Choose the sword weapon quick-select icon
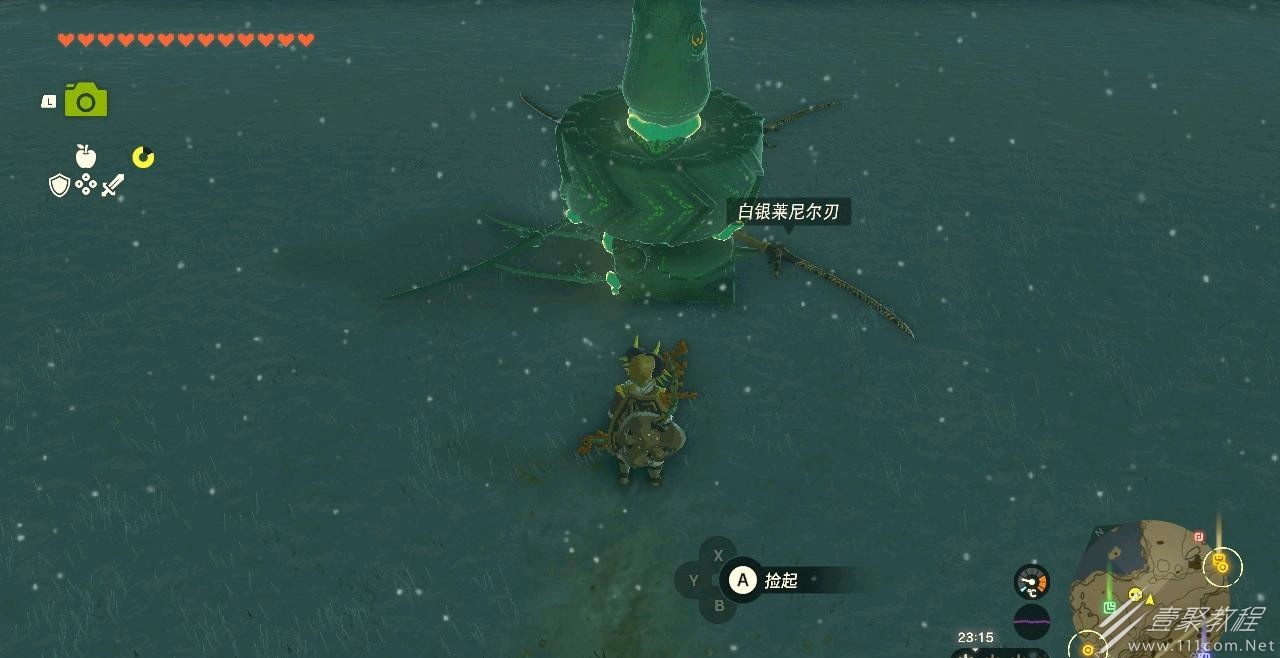 point(112,185)
